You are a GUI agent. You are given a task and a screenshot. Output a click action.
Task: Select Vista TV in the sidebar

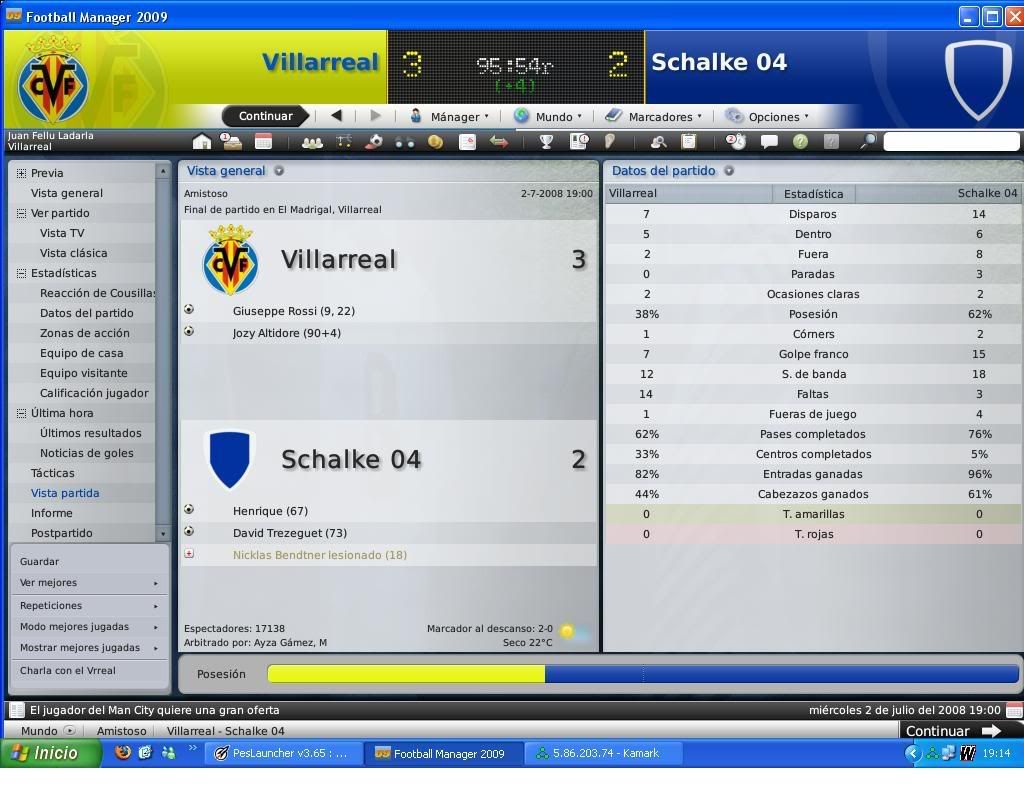tap(62, 233)
